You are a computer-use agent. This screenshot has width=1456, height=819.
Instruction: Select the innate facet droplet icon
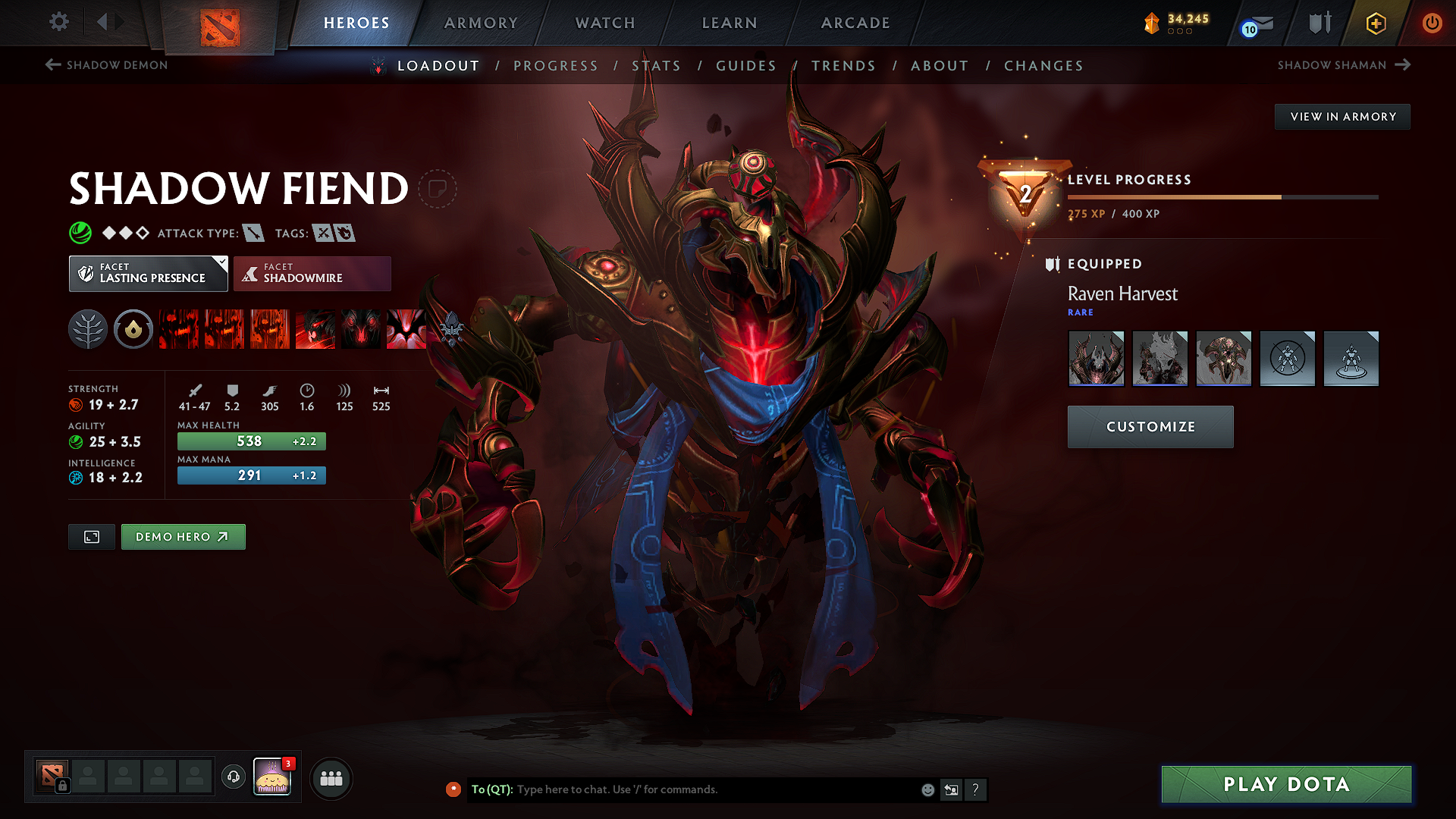tap(133, 329)
